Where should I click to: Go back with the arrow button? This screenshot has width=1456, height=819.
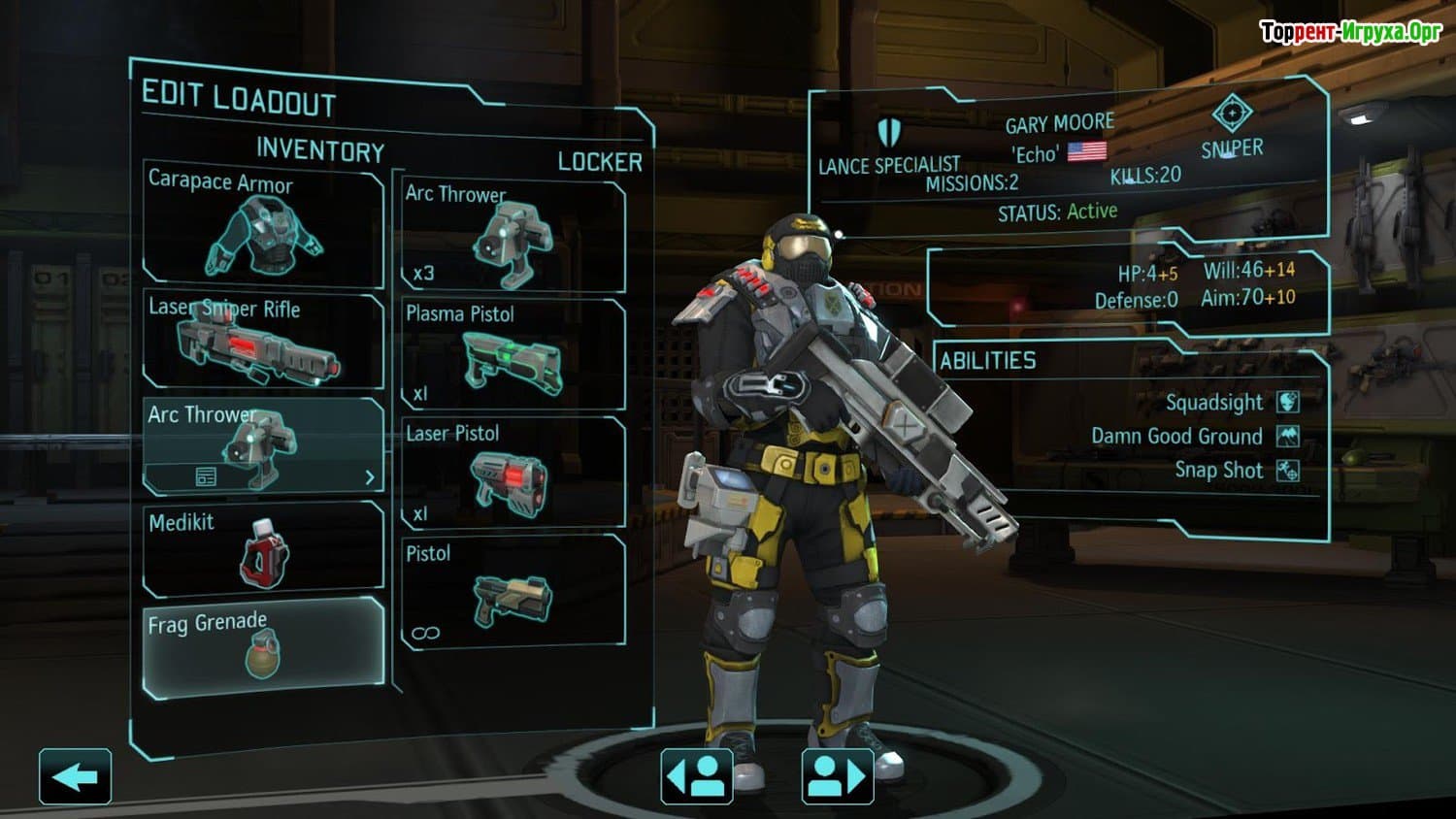(x=75, y=776)
